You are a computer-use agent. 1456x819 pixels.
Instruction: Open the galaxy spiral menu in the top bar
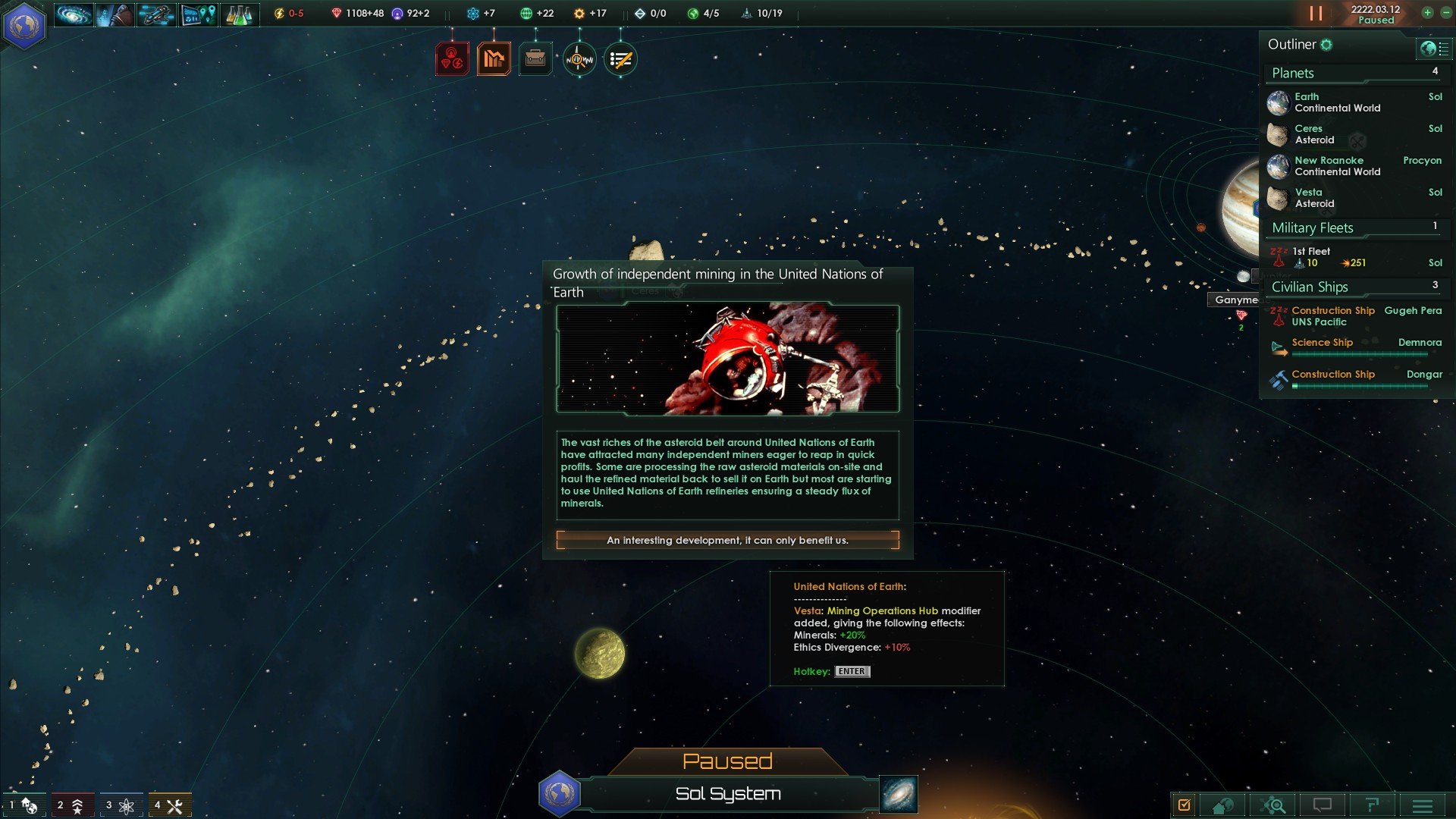pos(74,14)
